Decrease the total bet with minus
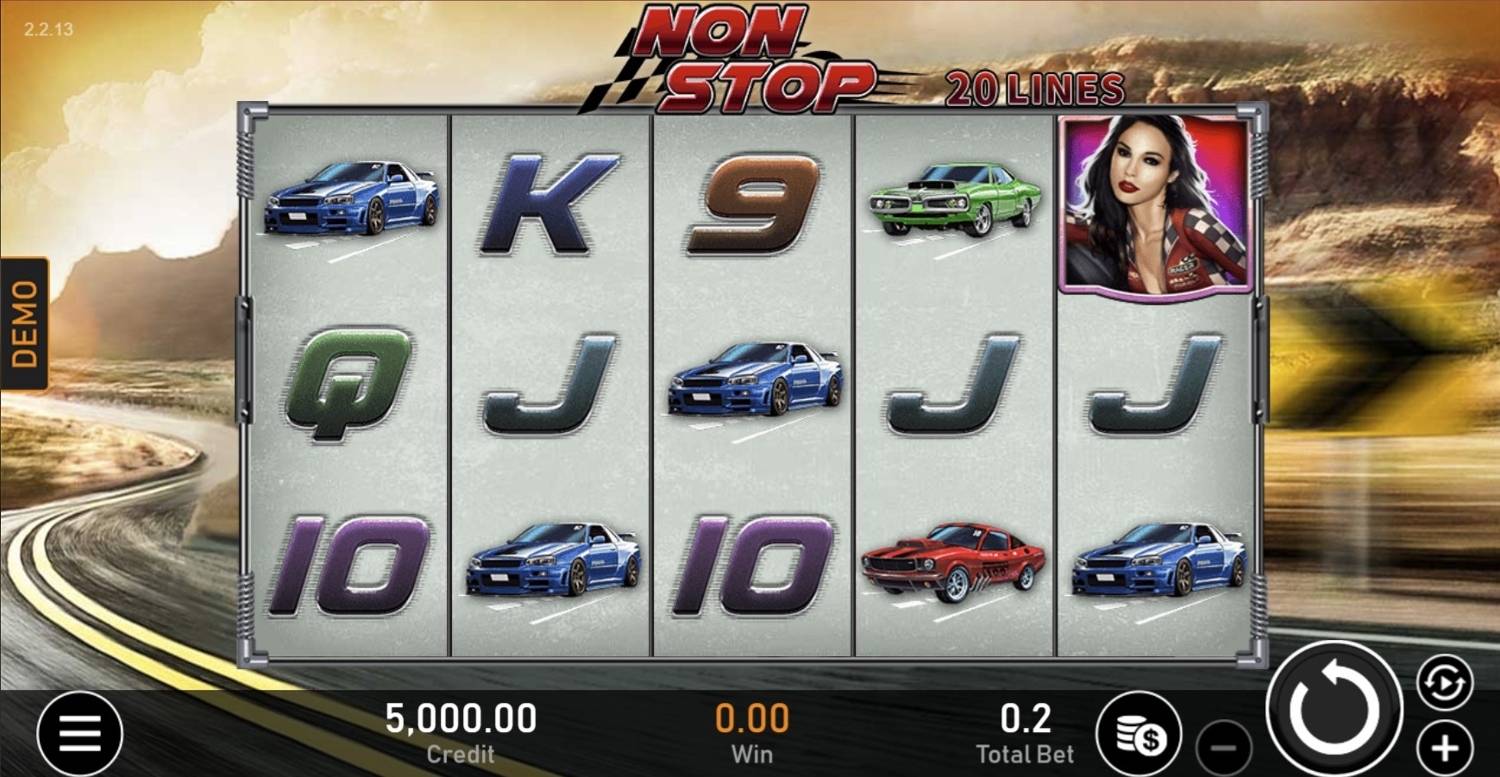Viewport: 1500px width, 777px height. [1224, 747]
